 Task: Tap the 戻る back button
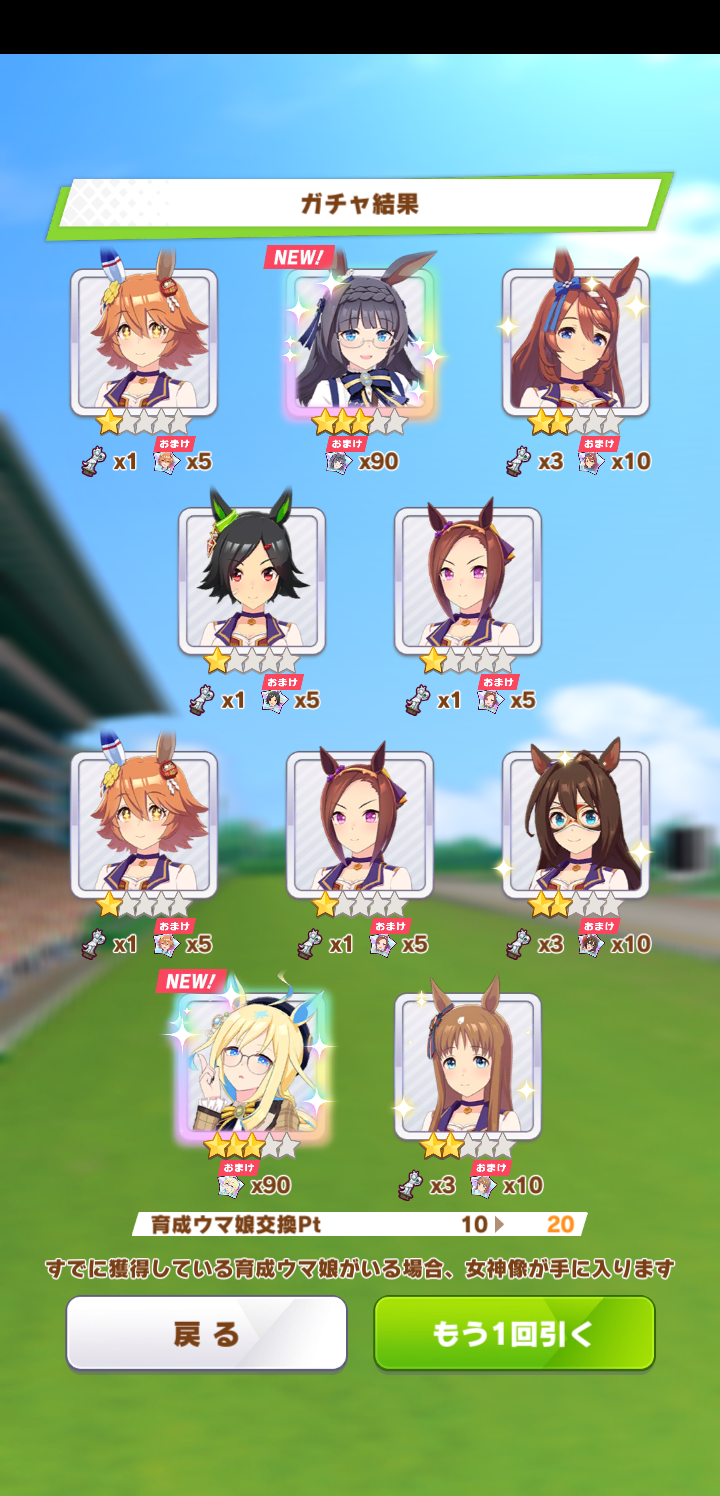(x=207, y=1333)
